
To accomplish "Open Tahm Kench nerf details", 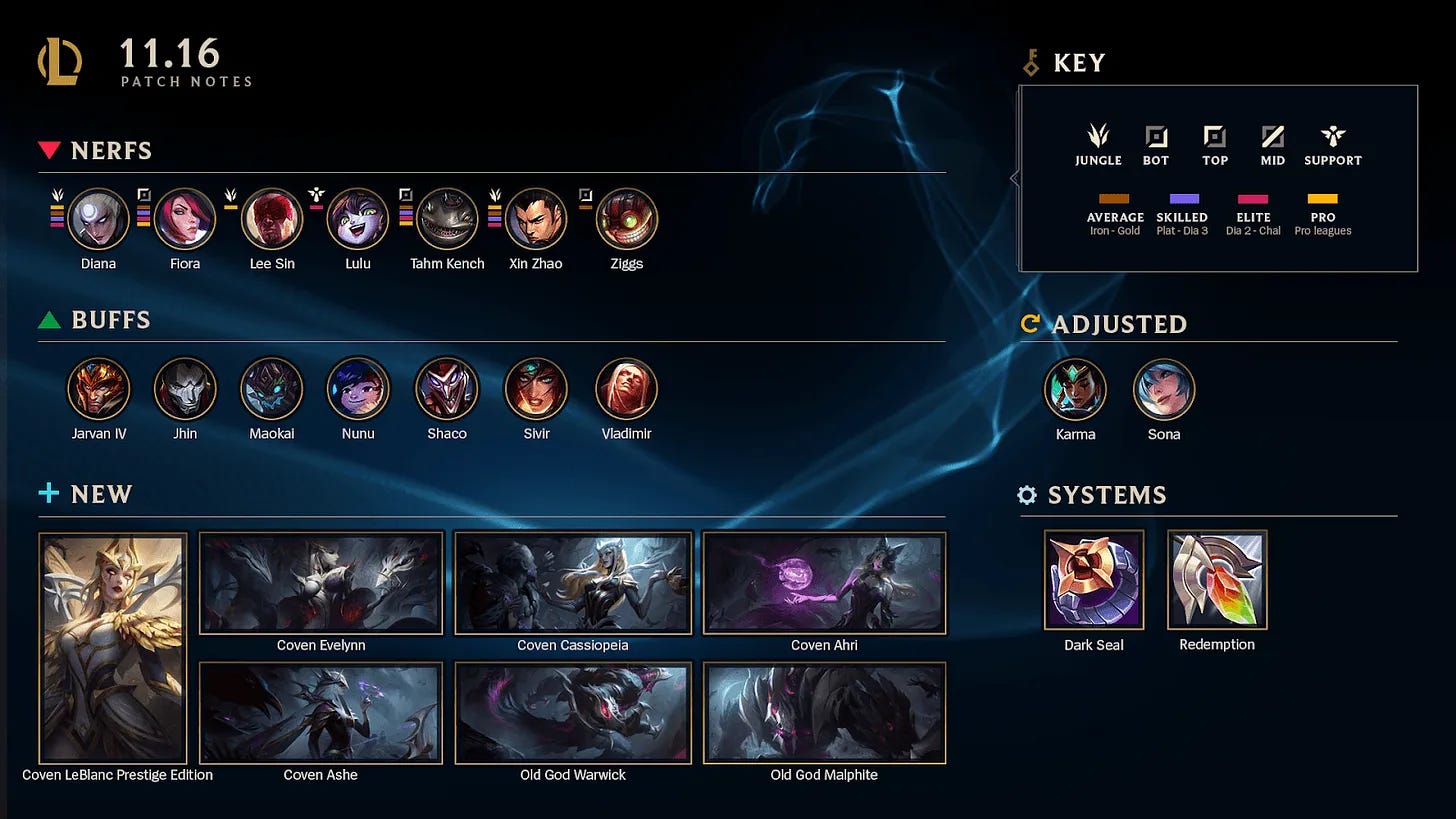I will (x=447, y=219).
